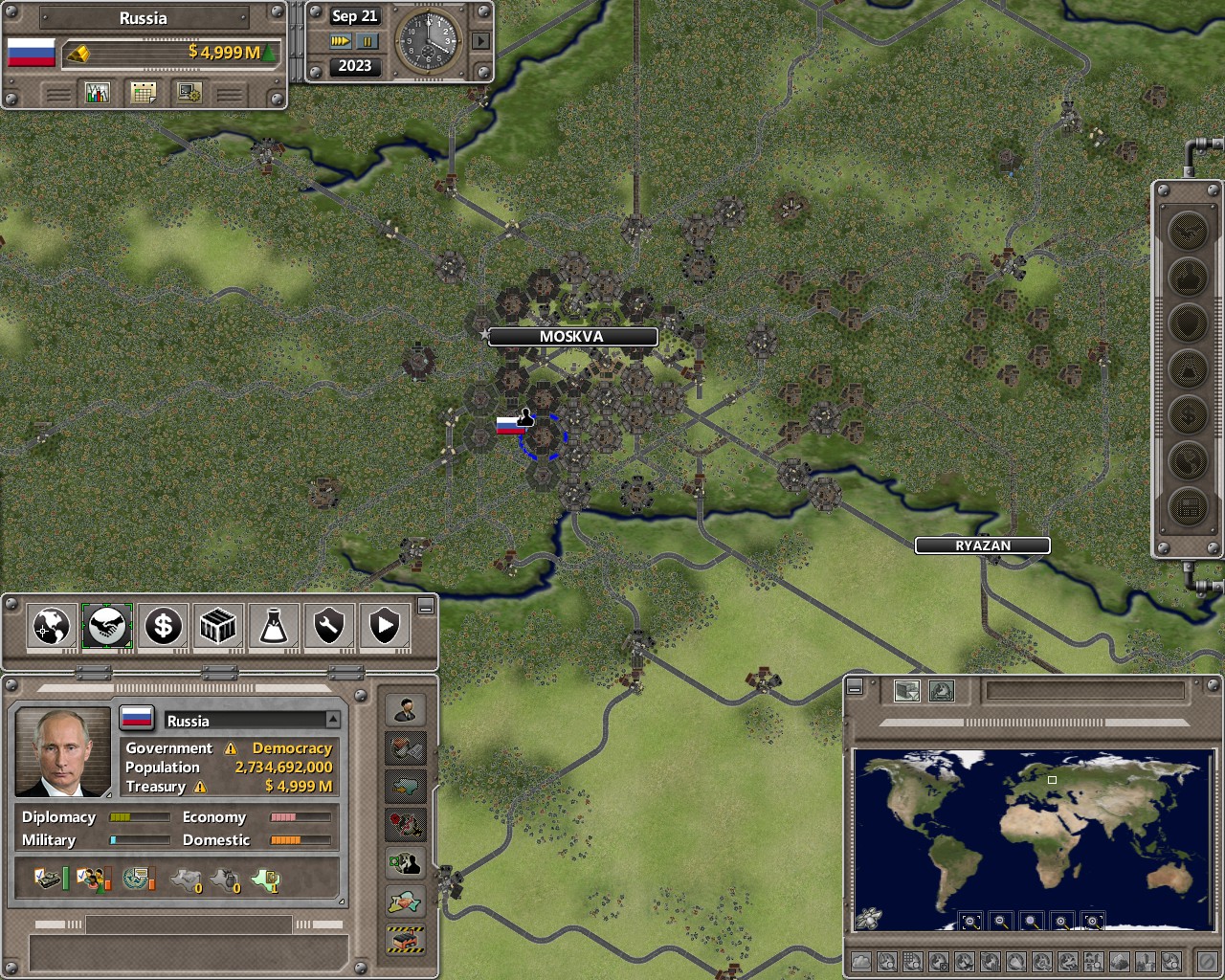1225x980 pixels.
Task: Select the Operations wrench icon
Action: click(327, 626)
